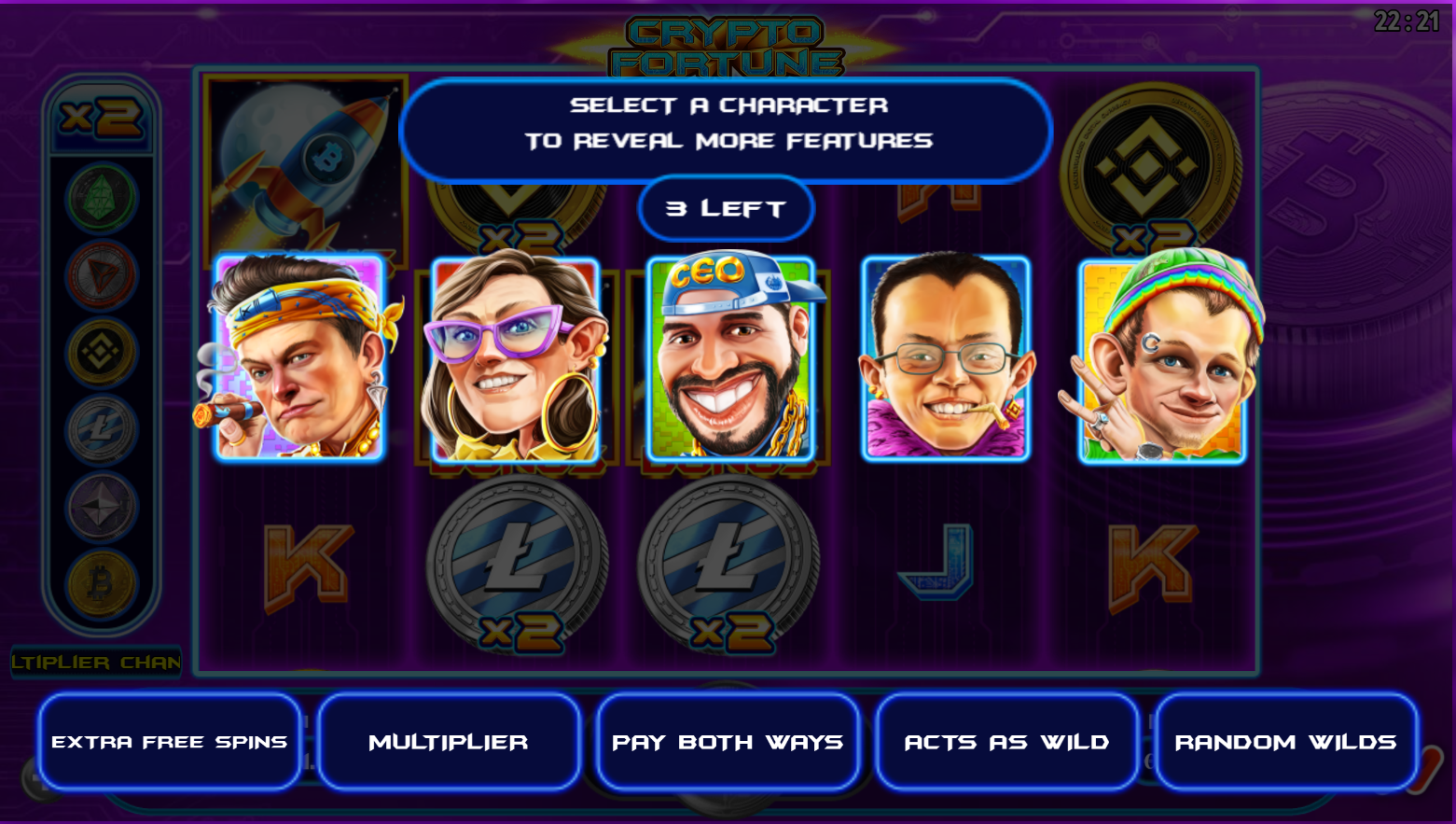This screenshot has width=1456, height=824.
Task: Click the Acts As Wild feature box
Action: point(1006,742)
